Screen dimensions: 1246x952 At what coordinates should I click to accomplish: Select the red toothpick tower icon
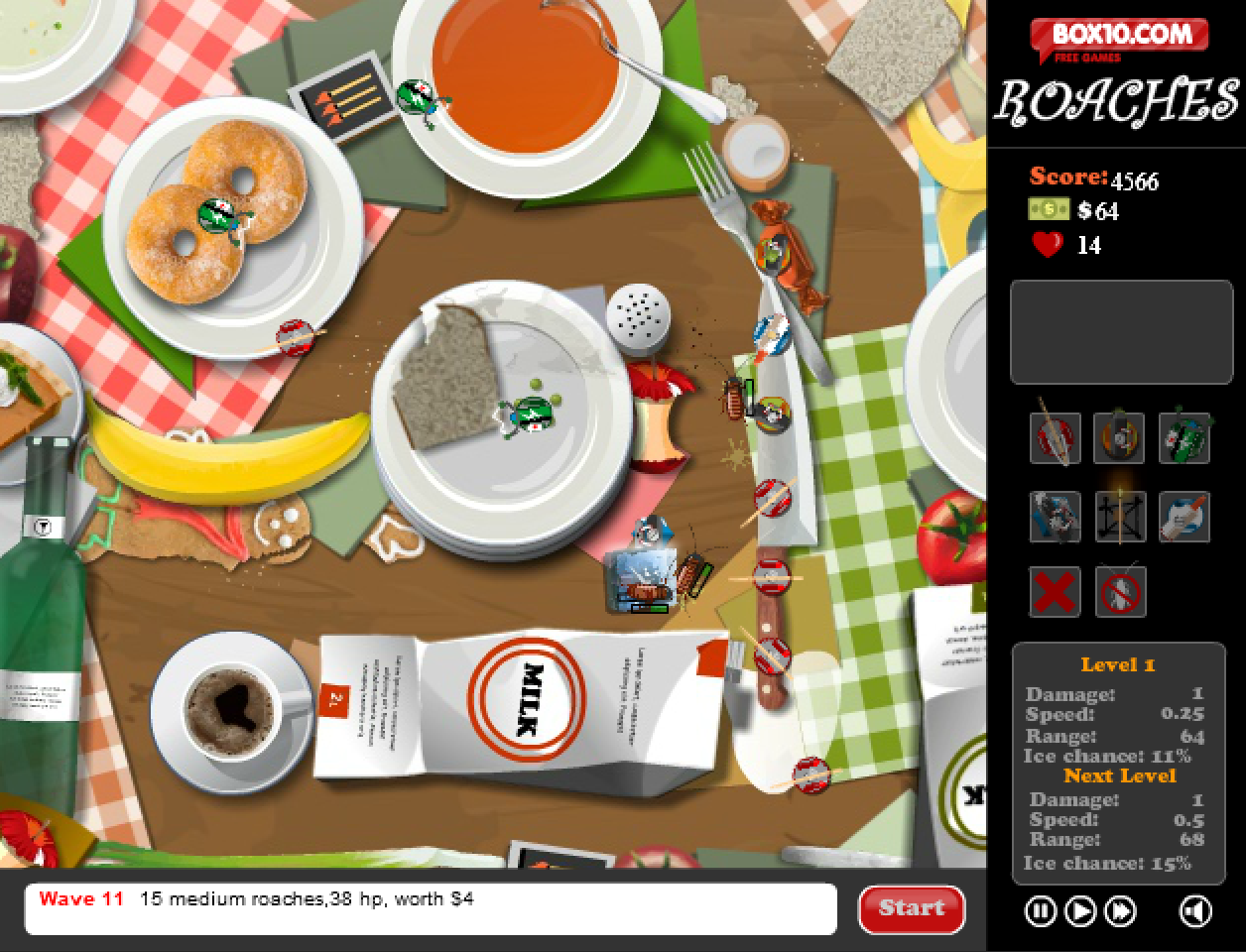click(x=1055, y=437)
